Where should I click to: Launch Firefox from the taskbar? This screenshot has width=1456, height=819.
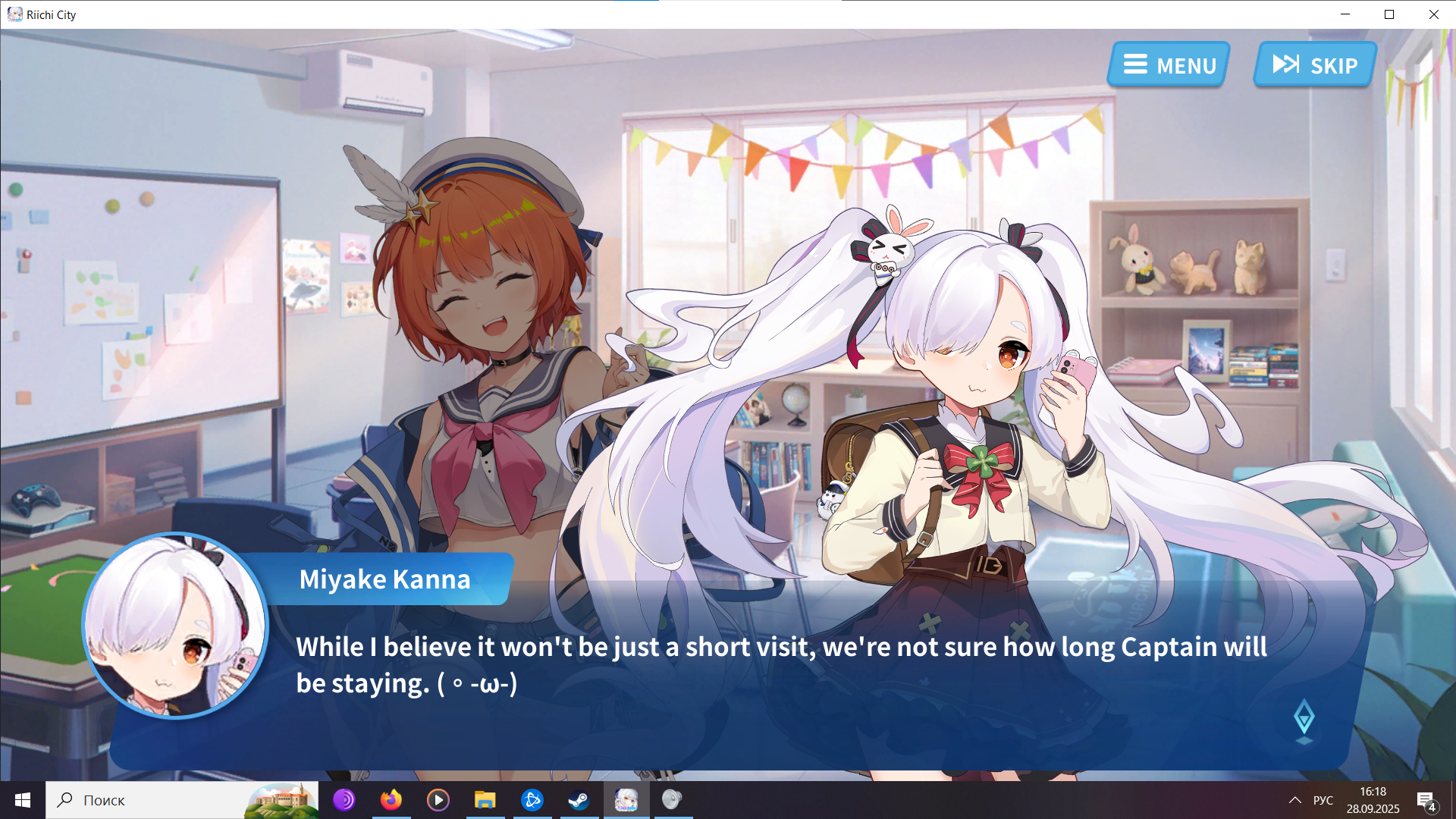391,799
